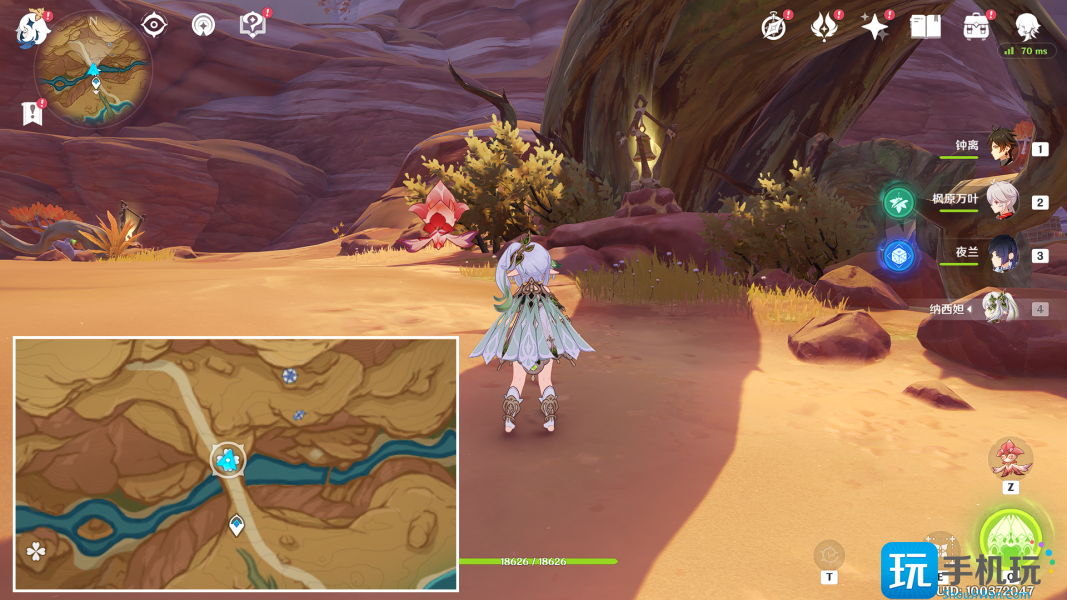Screen dimensions: 1067x600
Task: Activate the green elemental burst icon
Action: pos(1011,539)
